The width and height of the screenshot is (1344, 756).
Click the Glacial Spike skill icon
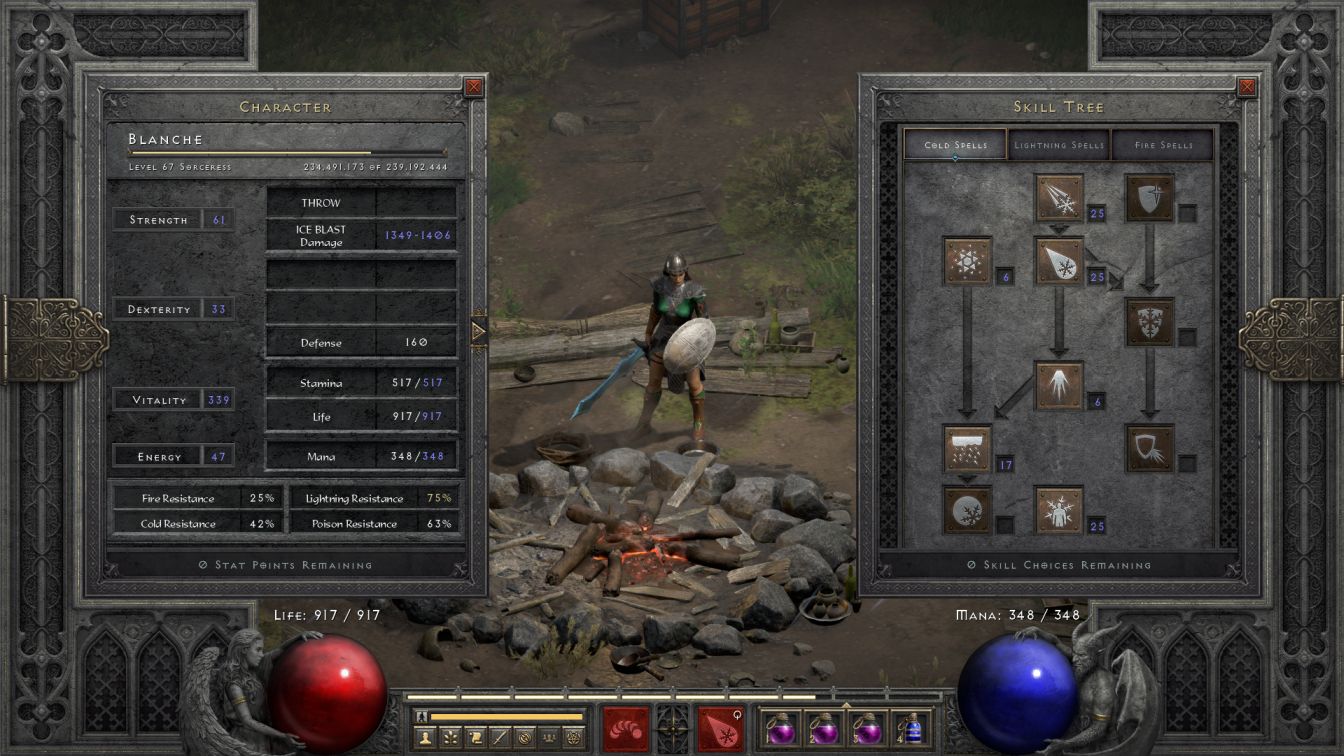tap(1059, 385)
